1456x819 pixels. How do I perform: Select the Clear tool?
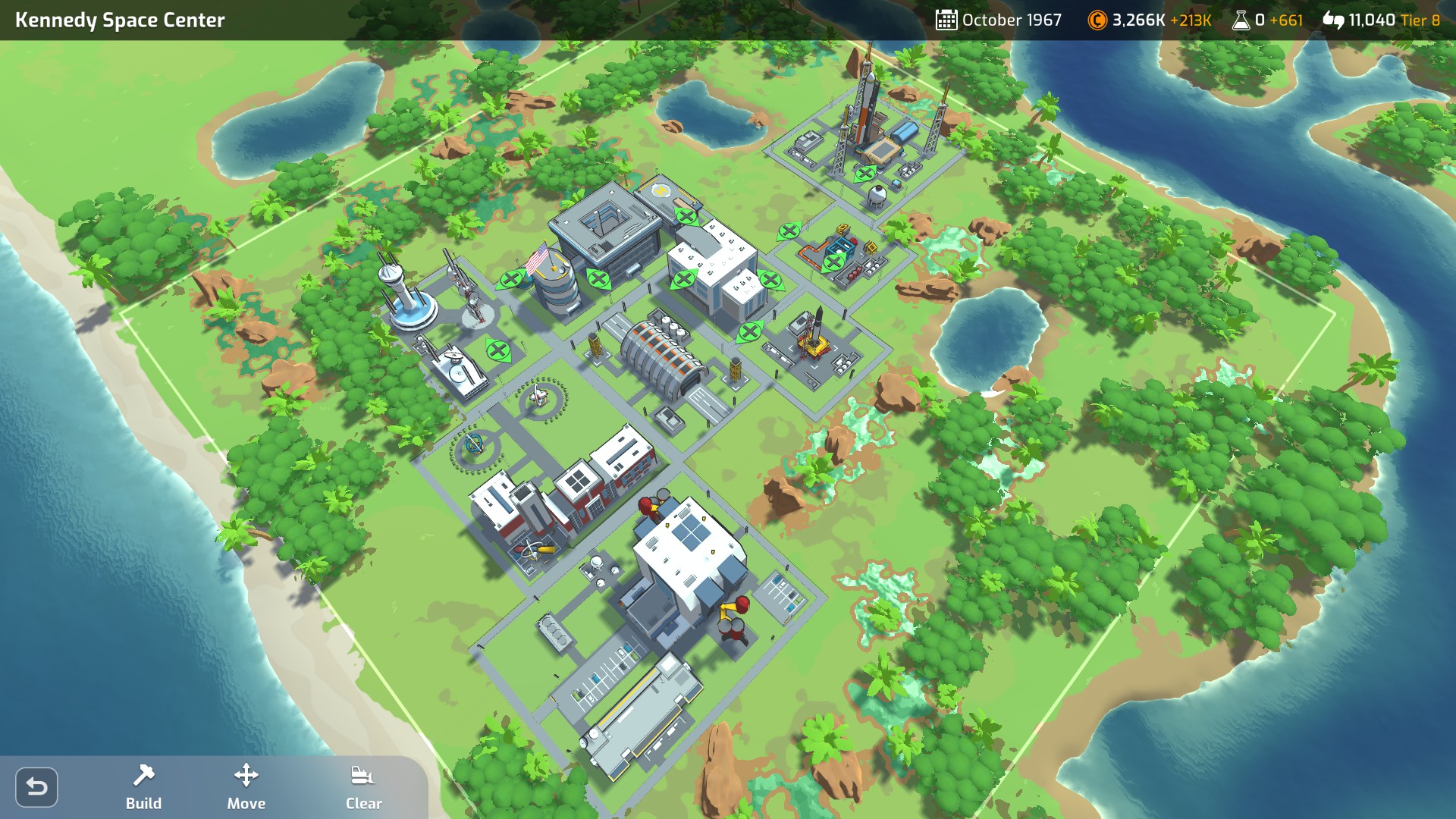pyautogui.click(x=363, y=787)
